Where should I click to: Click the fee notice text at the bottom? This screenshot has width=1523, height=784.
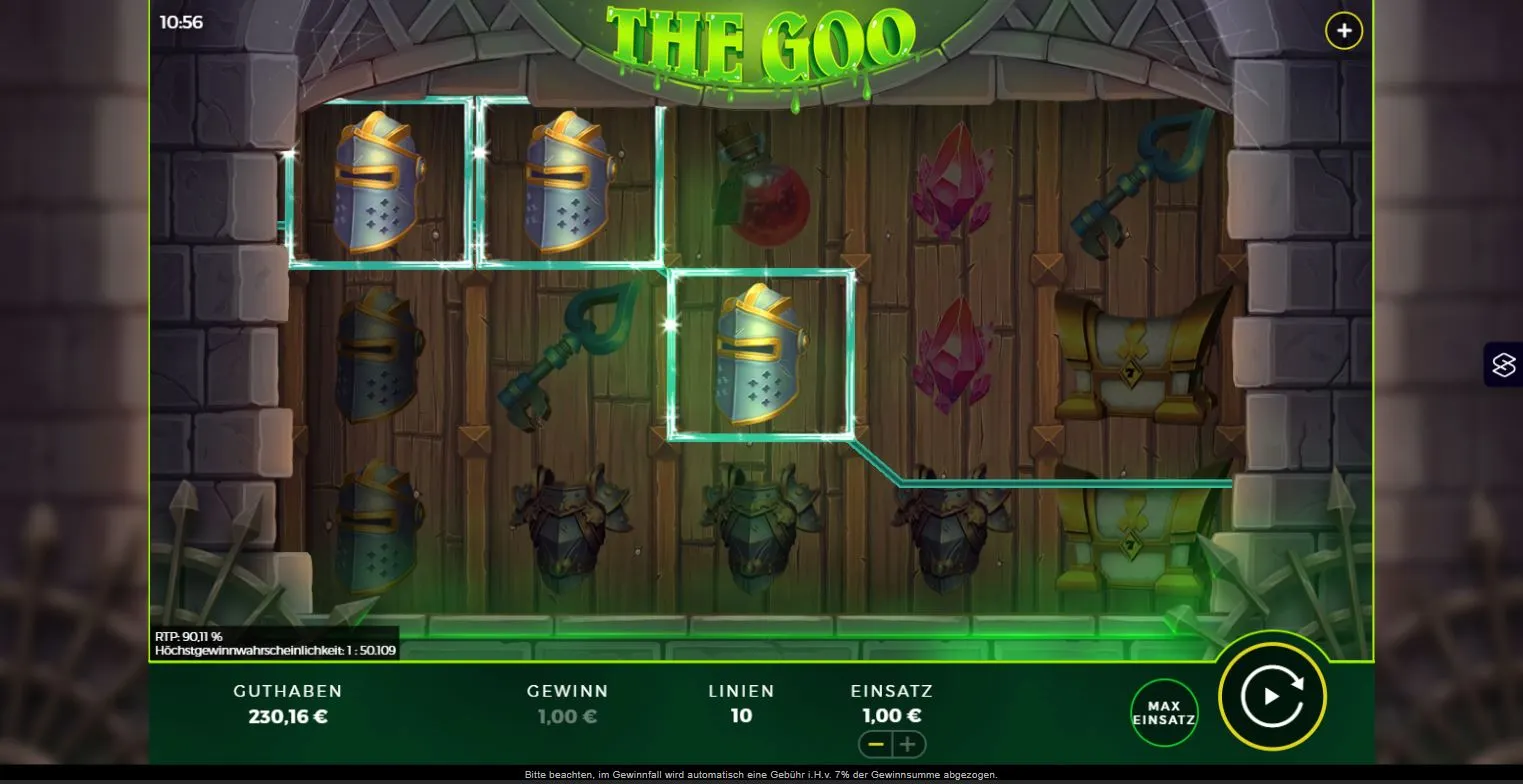761,774
